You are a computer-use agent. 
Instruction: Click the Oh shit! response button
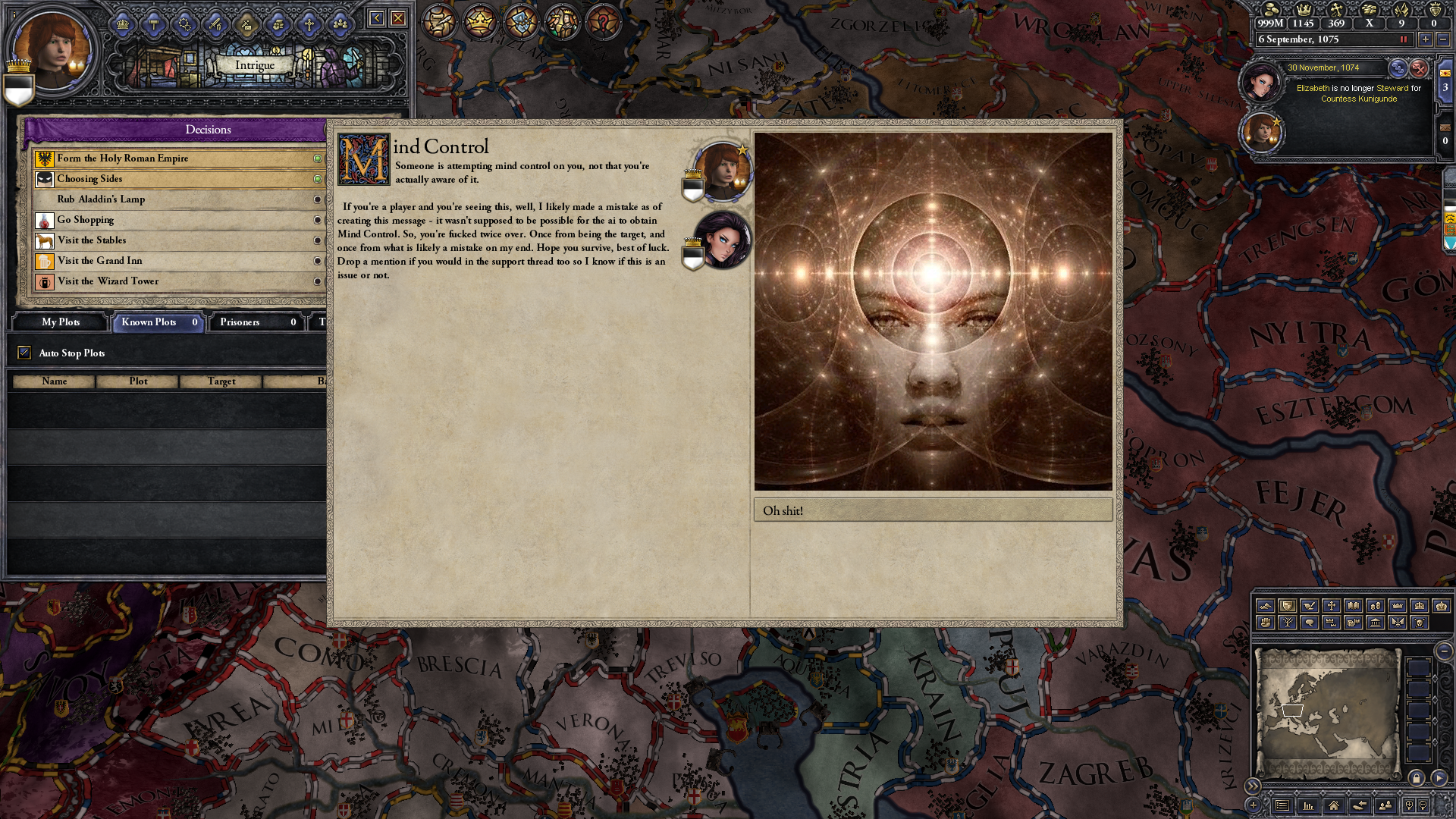click(x=931, y=510)
